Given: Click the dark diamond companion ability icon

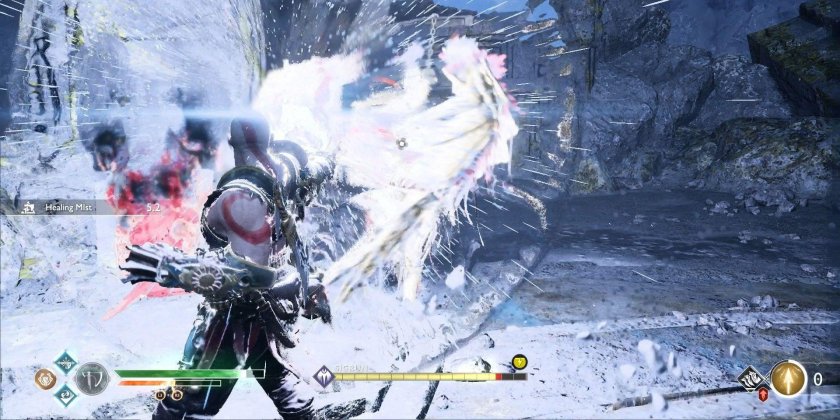Looking at the screenshot, I should coord(751,377).
